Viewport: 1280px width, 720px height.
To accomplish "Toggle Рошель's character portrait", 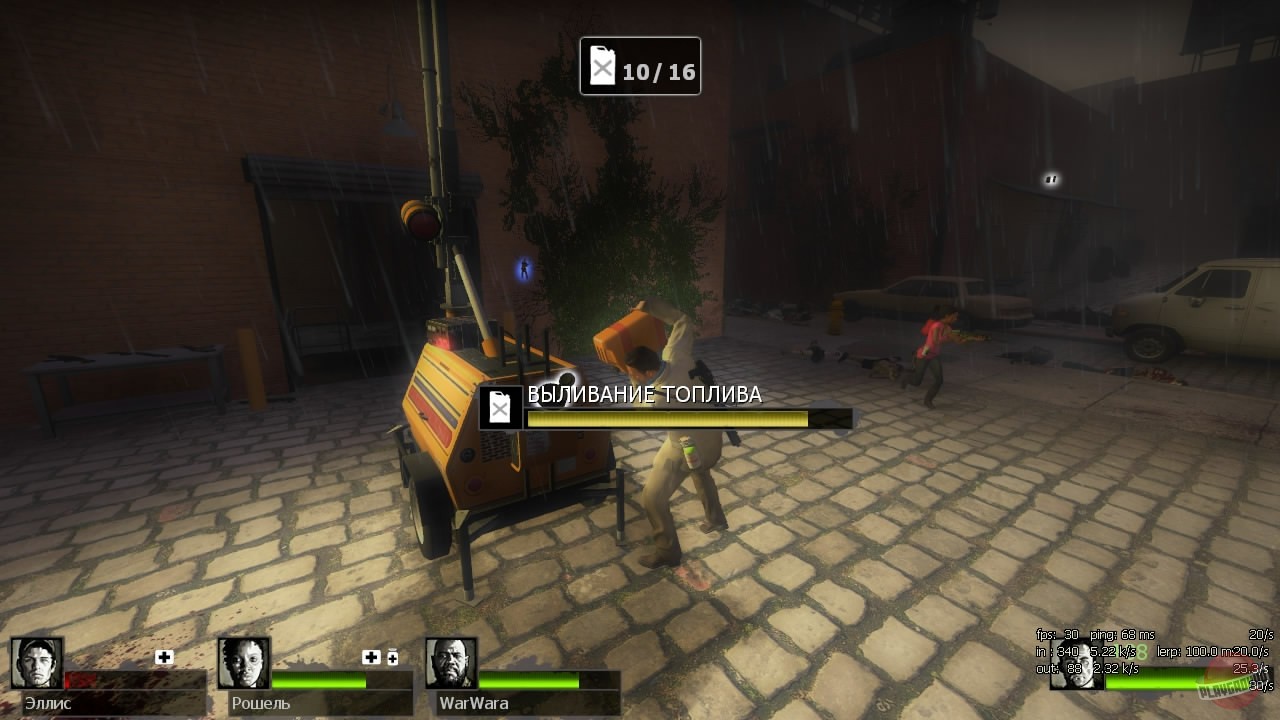I will [x=243, y=664].
